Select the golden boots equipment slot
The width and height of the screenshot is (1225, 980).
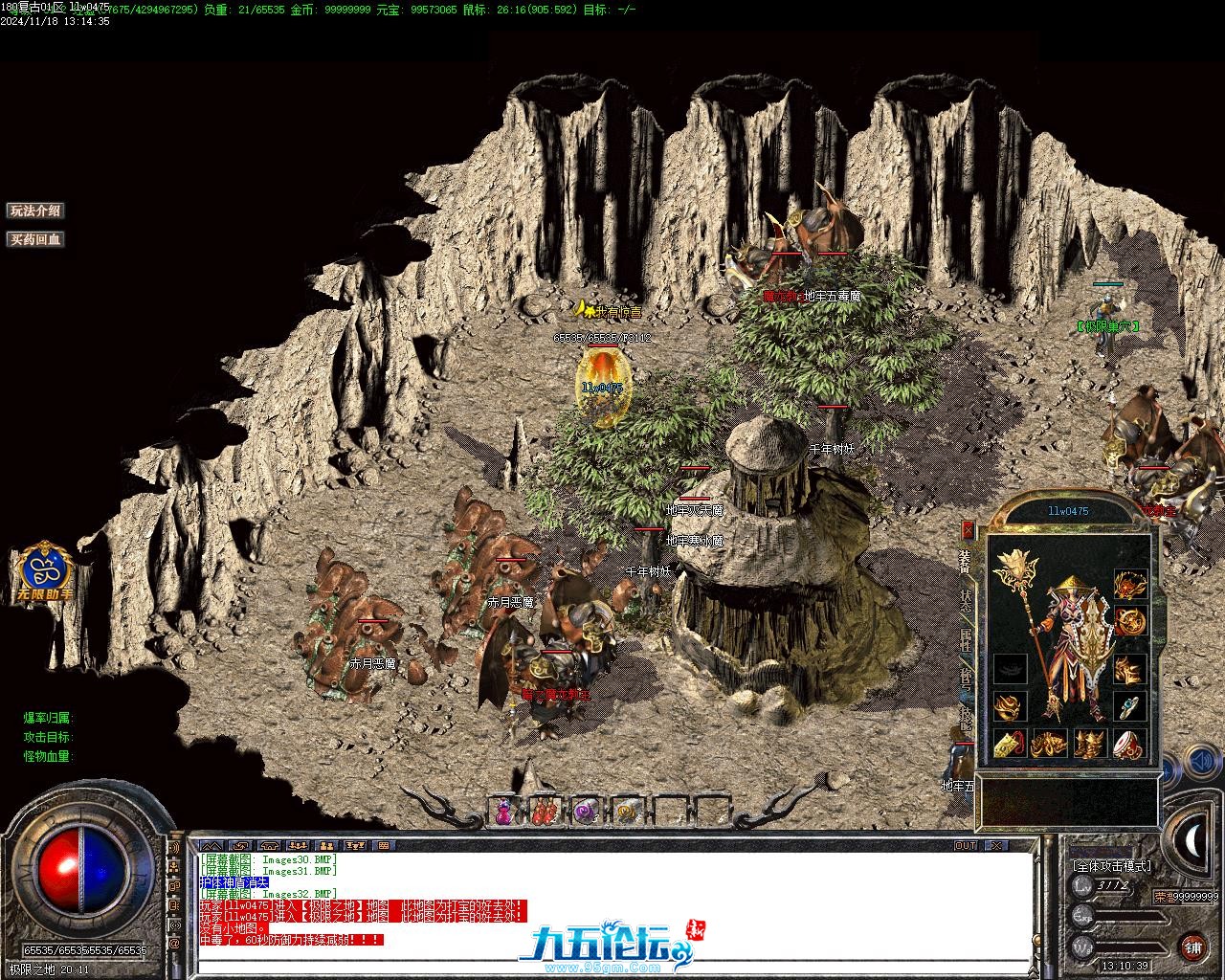[x=1090, y=743]
